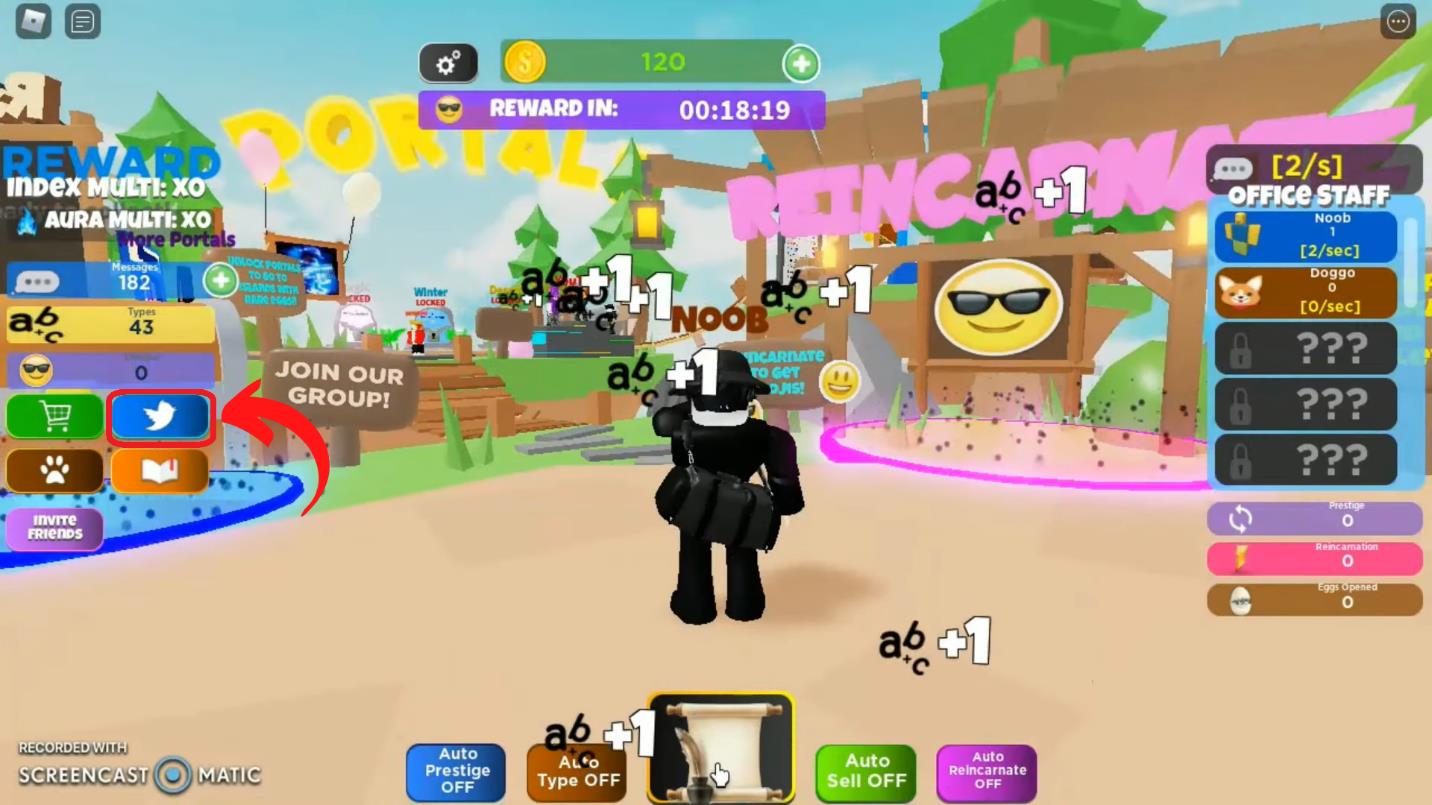Click the Invite Friends button
The width and height of the screenshot is (1432, 805).
[55, 526]
